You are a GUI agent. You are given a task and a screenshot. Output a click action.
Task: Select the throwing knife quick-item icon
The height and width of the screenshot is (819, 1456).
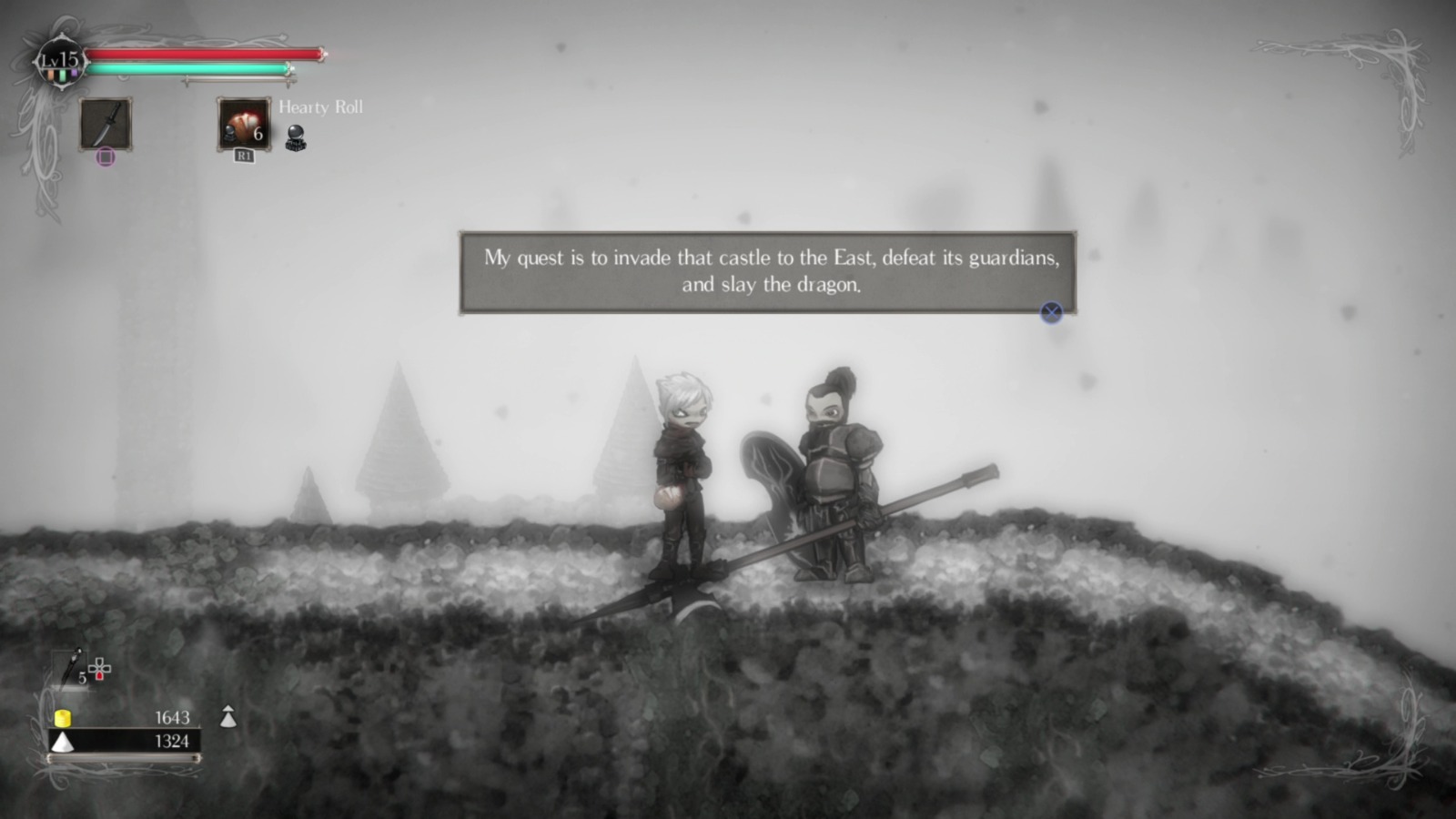coord(70,666)
